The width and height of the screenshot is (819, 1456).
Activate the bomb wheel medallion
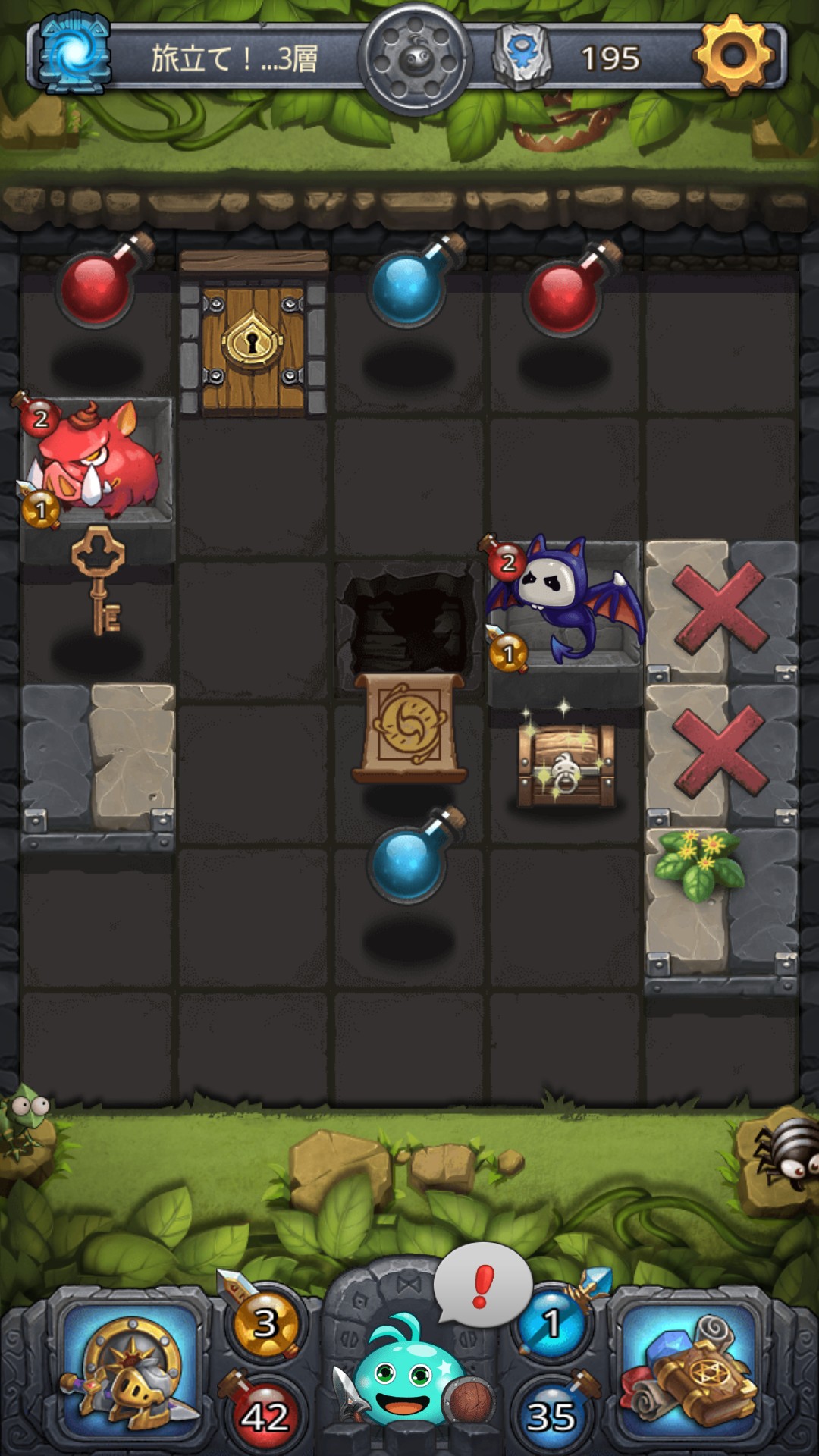tap(415, 59)
